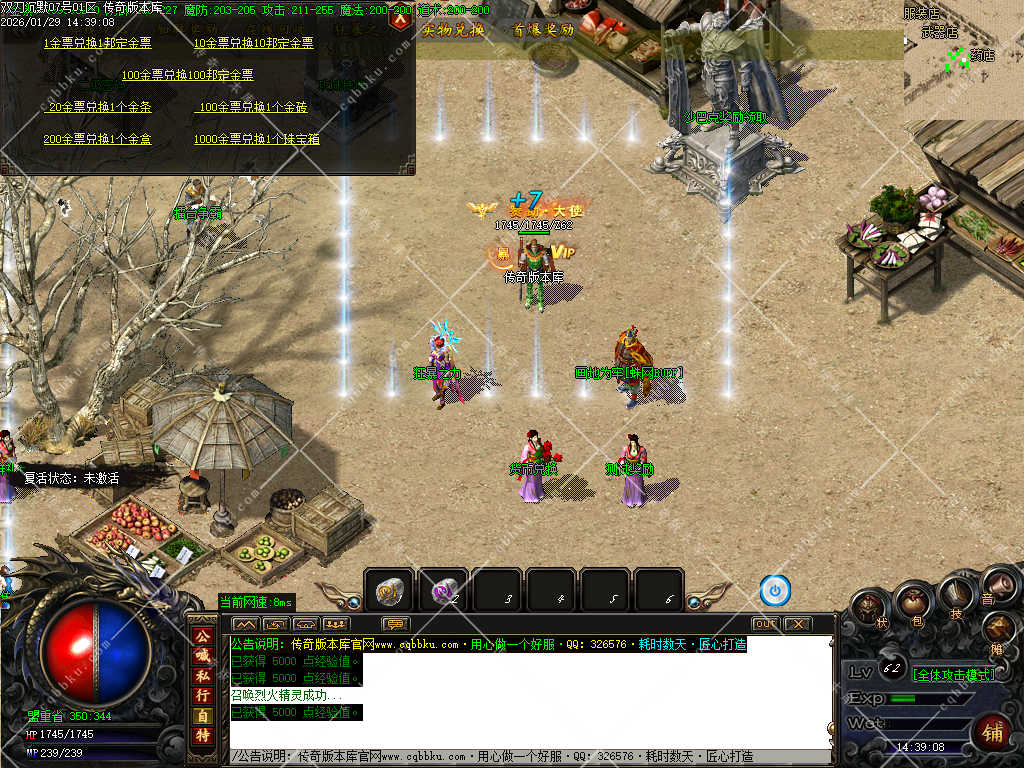Viewport: 1024px width, 768px height.
Task: Use the scroll item in hotbar slot 1
Action: coord(389,591)
